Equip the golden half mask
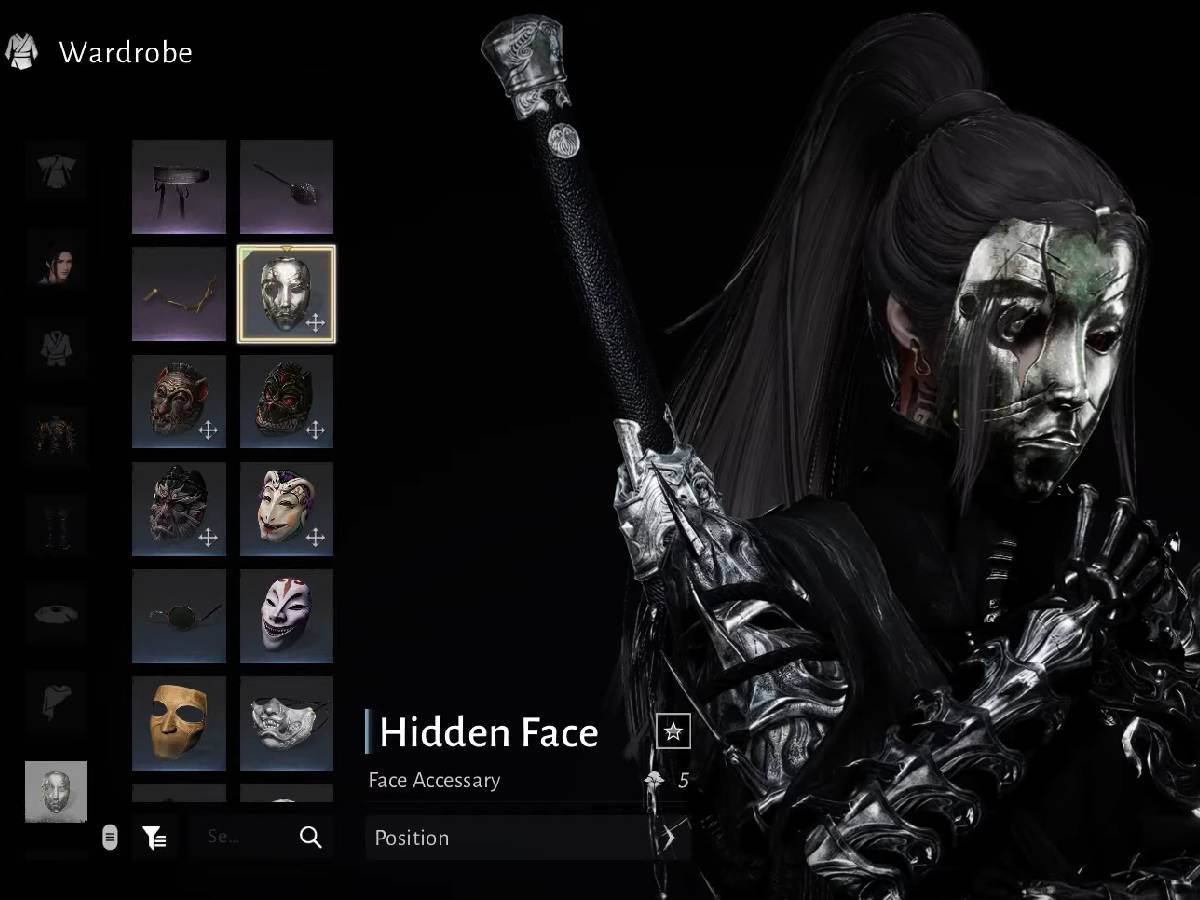The width and height of the screenshot is (1200, 900). (179, 723)
